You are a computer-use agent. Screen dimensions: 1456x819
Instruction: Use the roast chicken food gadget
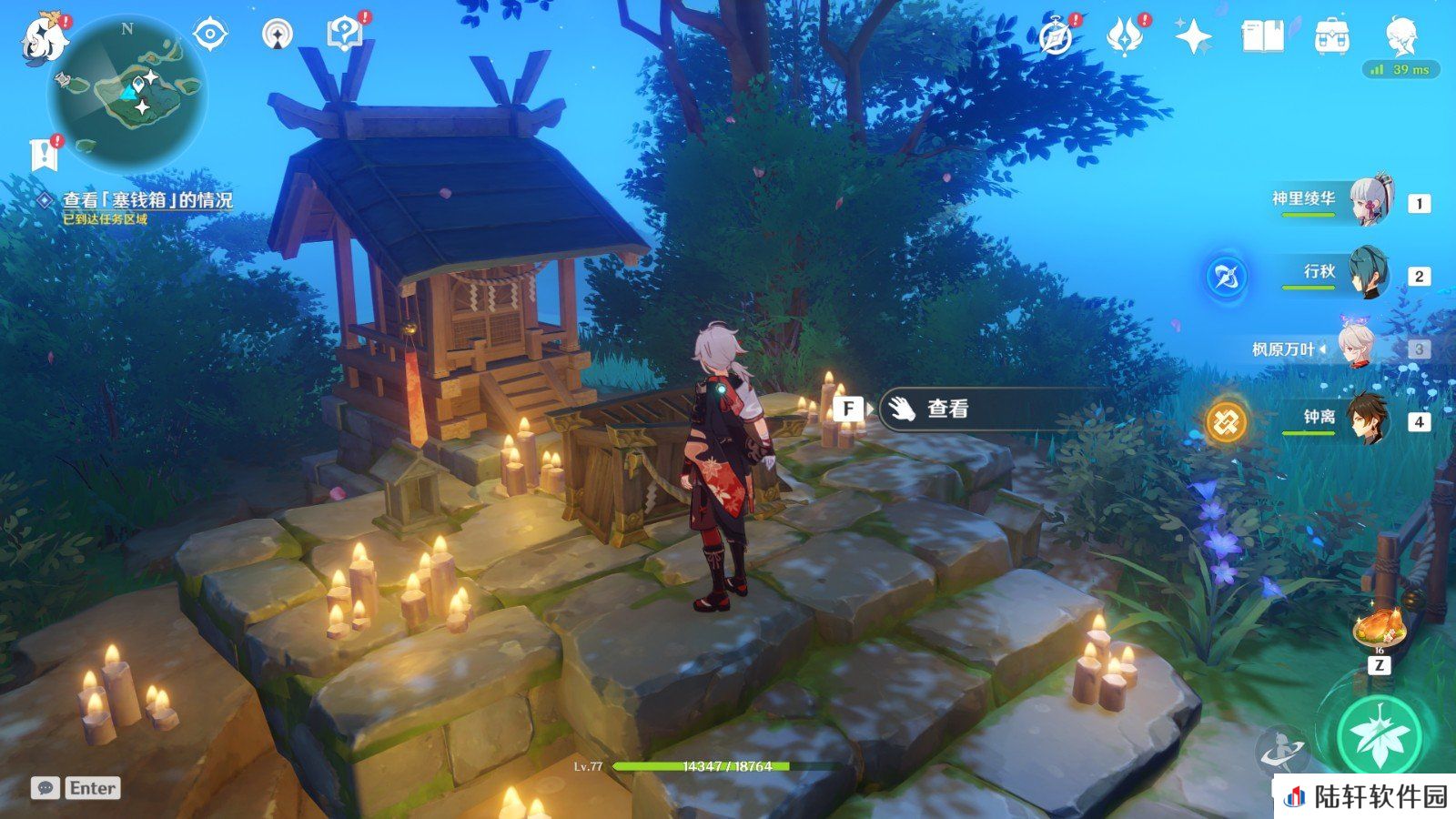click(x=1380, y=628)
